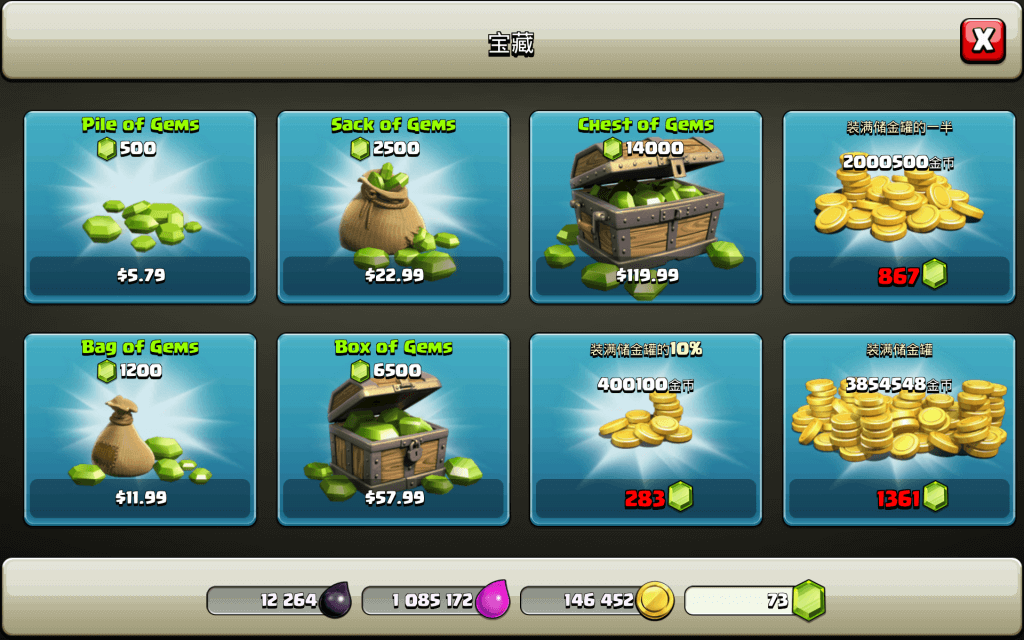
Task: Fill gold storage for 1361 gems
Action: coord(898,429)
